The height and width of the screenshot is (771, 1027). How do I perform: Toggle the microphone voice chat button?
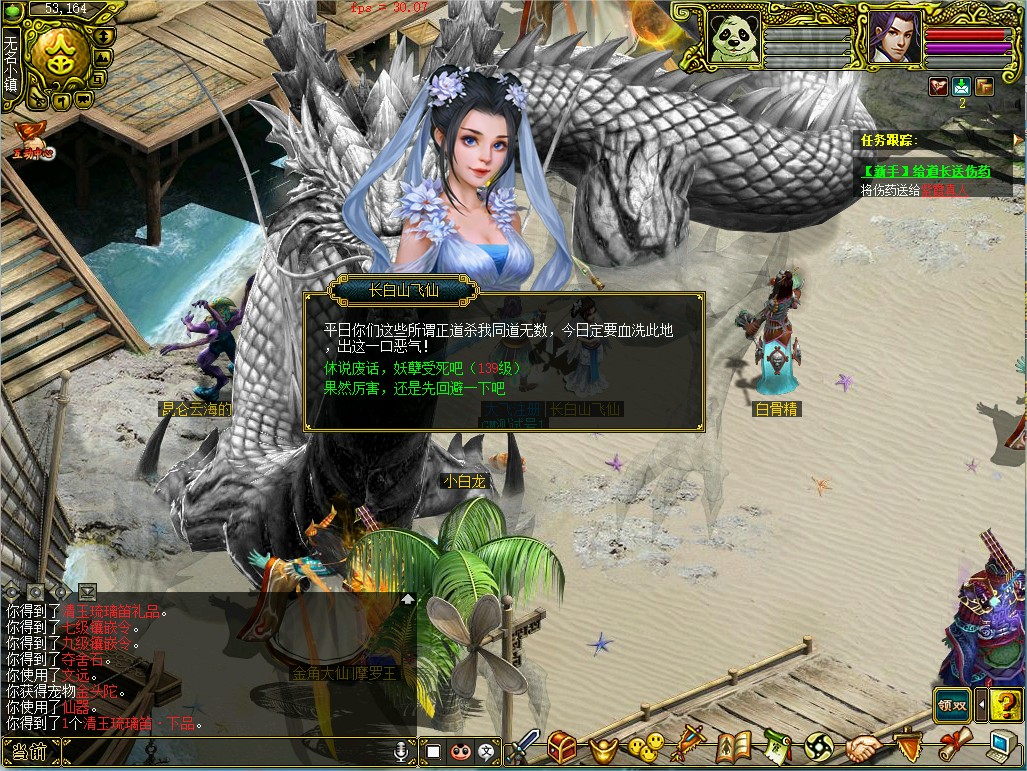(402, 750)
